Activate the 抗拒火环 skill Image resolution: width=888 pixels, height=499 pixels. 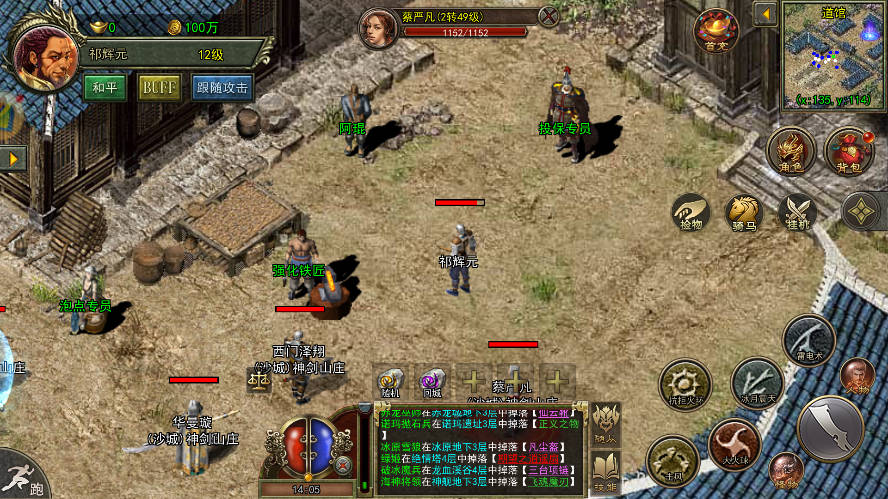[686, 384]
